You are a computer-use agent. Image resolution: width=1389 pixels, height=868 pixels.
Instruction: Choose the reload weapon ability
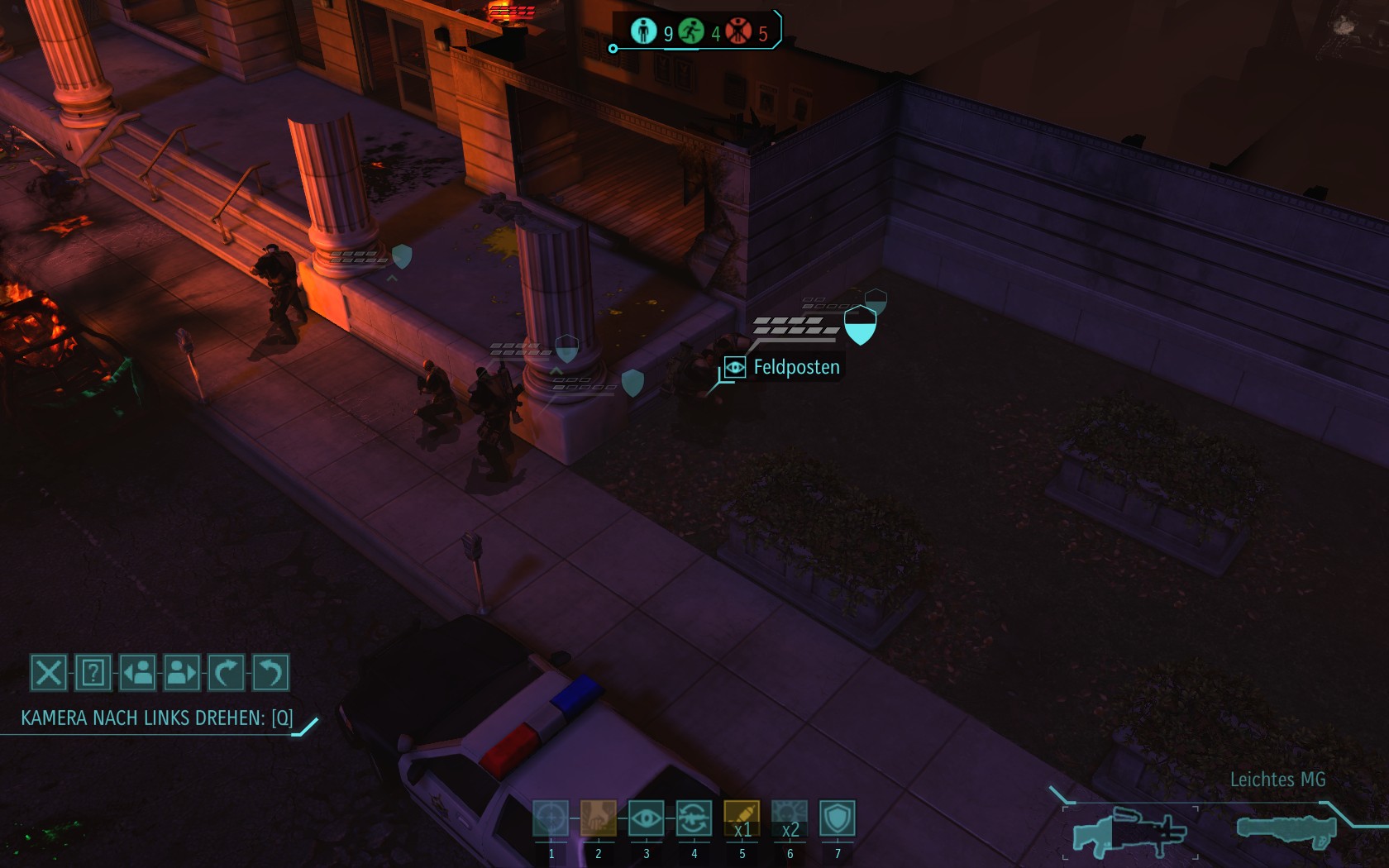pos(694,818)
